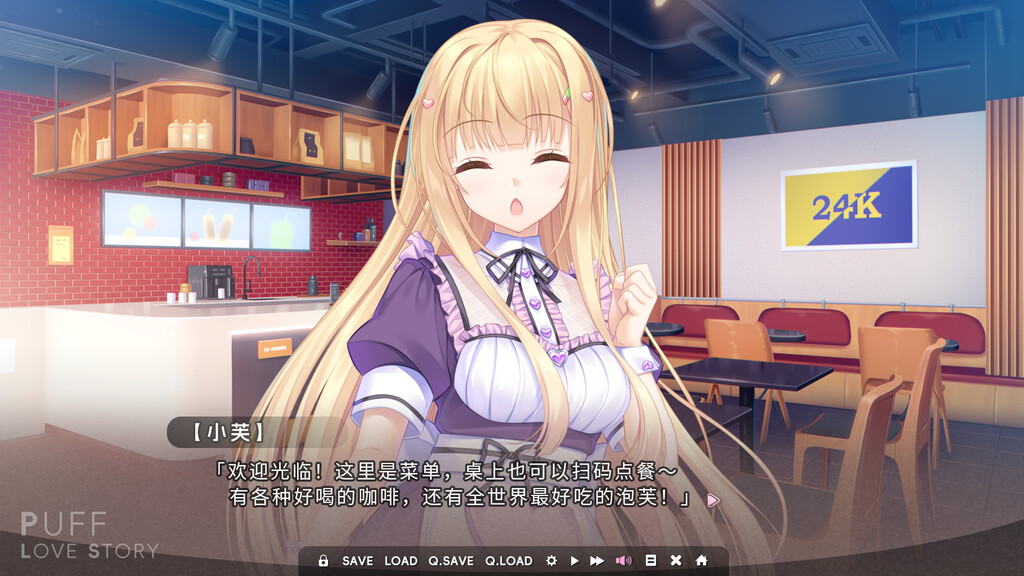Open the SAVE menu
Viewport: 1024px width, 576px height.
(x=357, y=561)
